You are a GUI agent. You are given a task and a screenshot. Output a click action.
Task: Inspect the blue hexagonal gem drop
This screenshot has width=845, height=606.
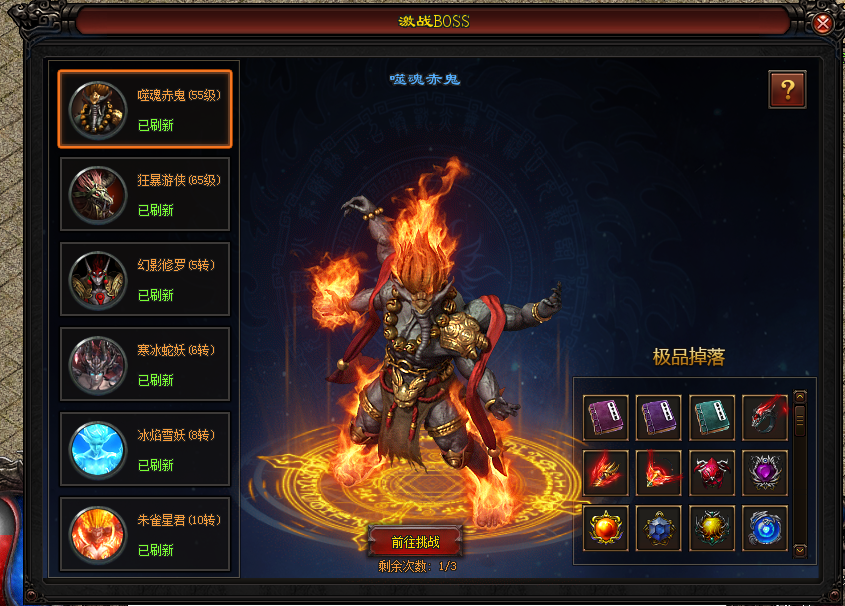point(659,527)
